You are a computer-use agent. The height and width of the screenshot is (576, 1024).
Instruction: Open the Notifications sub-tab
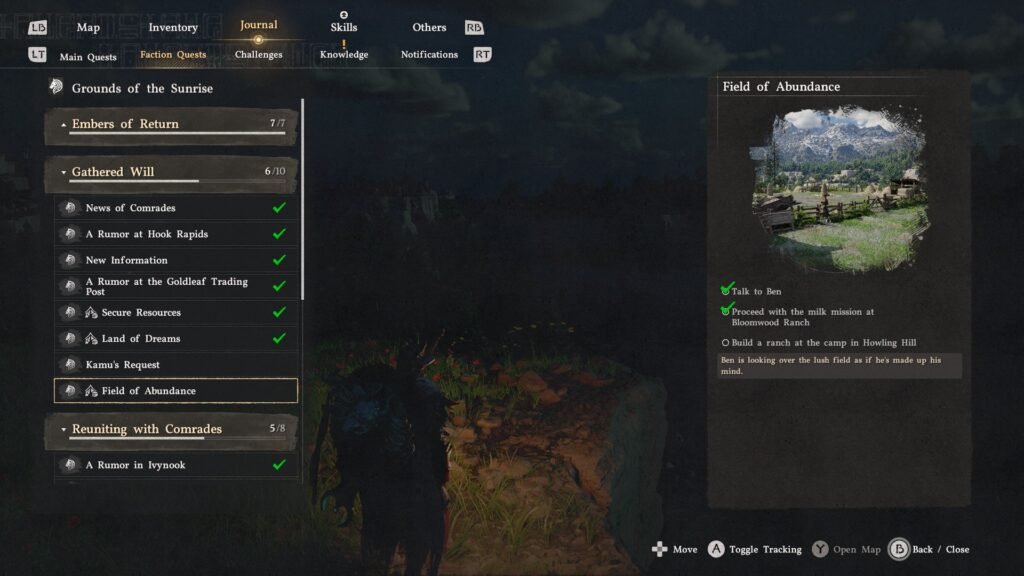[429, 55]
